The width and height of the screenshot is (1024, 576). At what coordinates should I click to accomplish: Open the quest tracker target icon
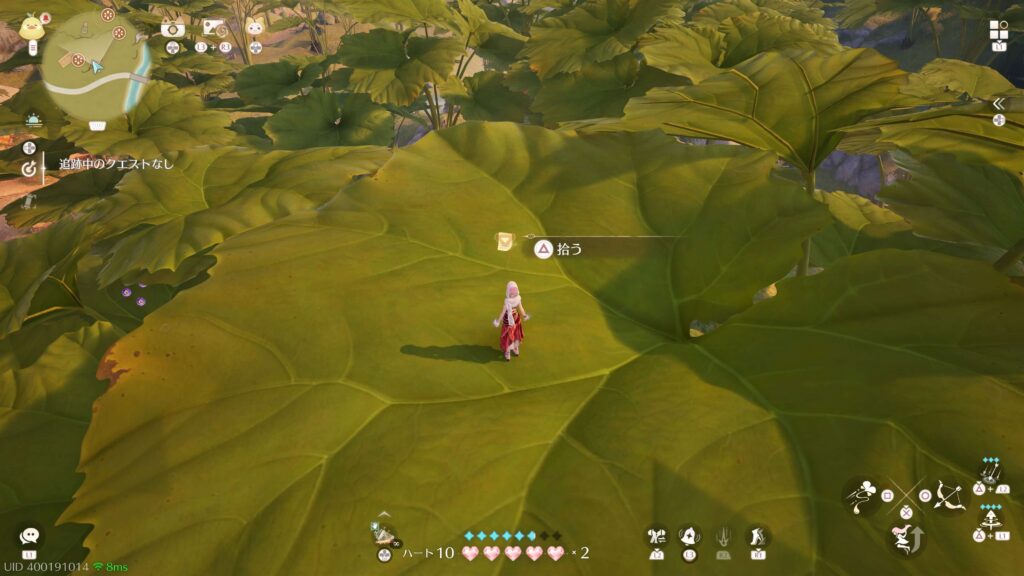[29, 170]
